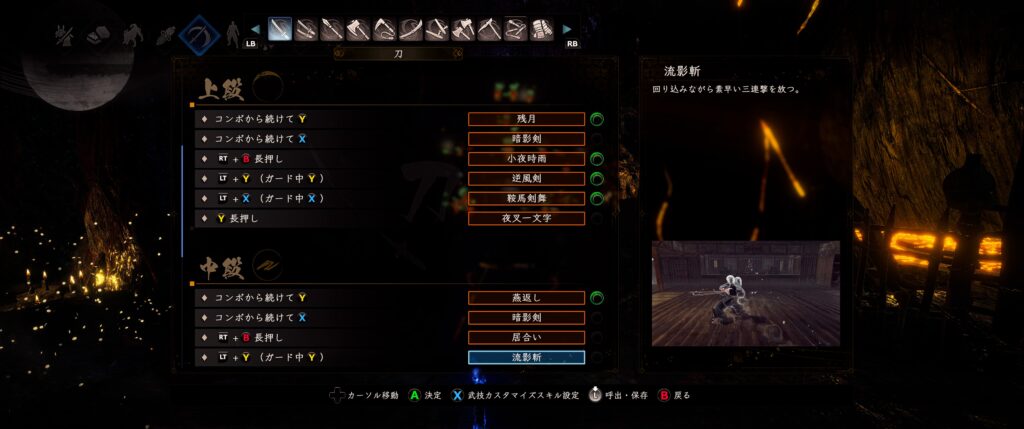The width and height of the screenshot is (1024, 429).
Task: Choose the 上段 暗影剣 skill entry
Action: point(526,139)
